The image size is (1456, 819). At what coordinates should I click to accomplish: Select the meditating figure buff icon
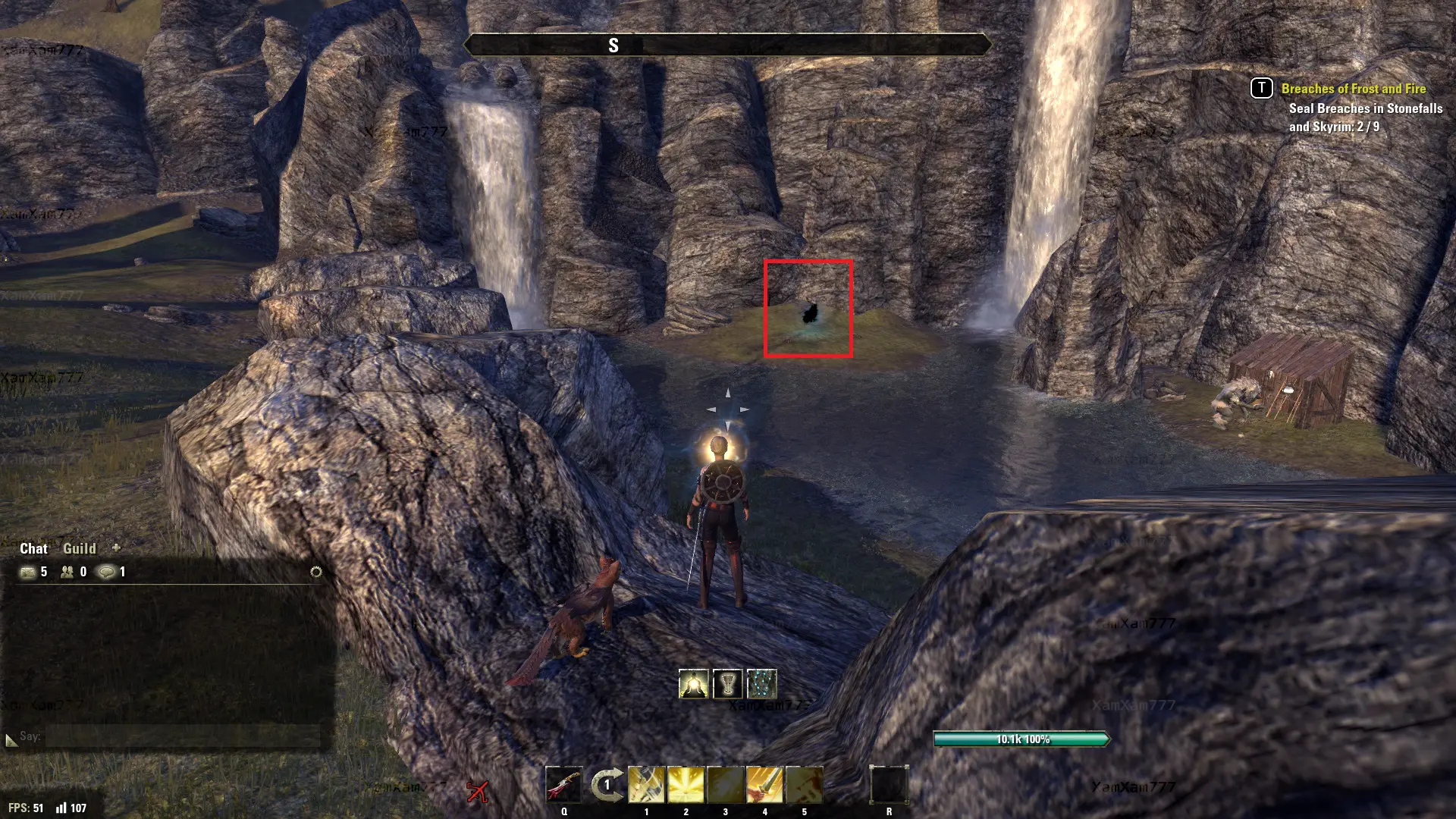coord(694,684)
